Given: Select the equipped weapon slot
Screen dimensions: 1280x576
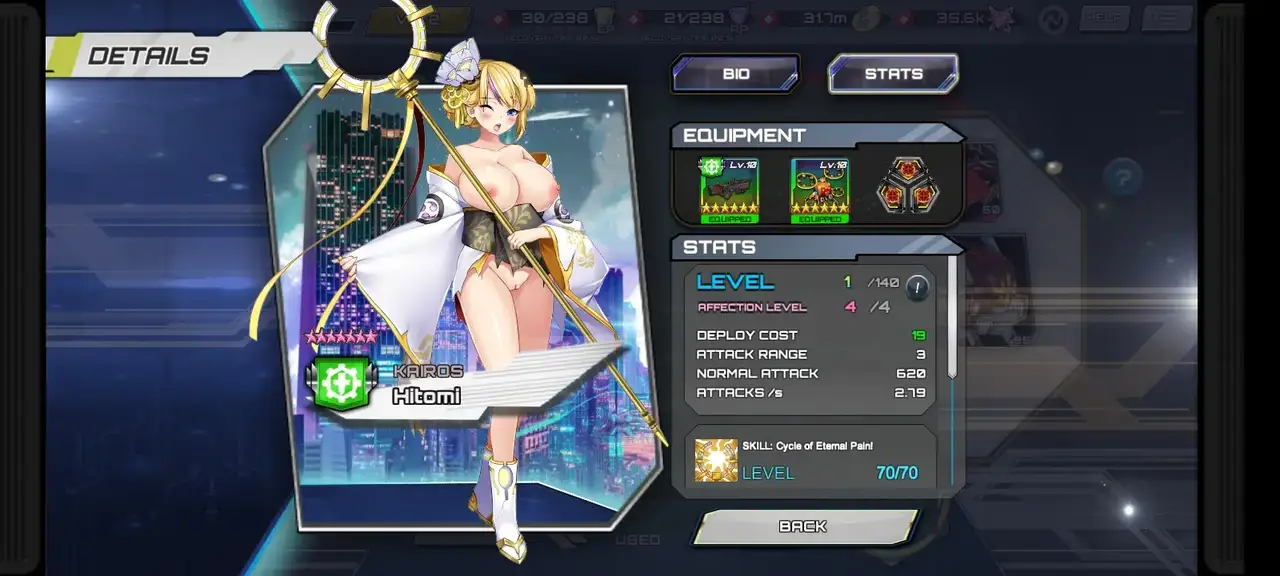Looking at the screenshot, I should (x=729, y=189).
